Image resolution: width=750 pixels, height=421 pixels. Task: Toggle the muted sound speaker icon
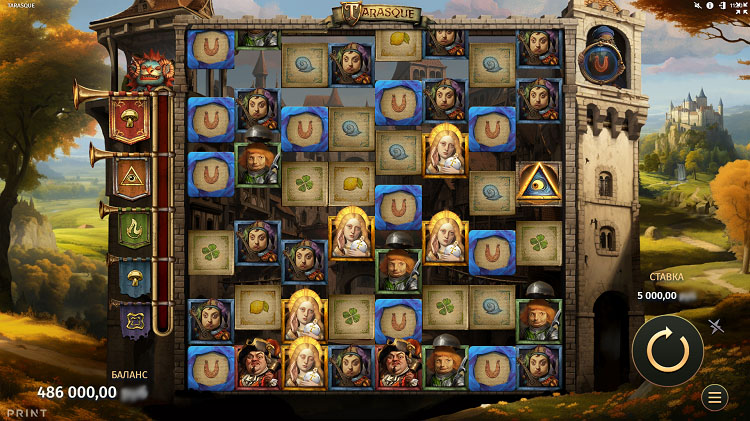point(699,5)
